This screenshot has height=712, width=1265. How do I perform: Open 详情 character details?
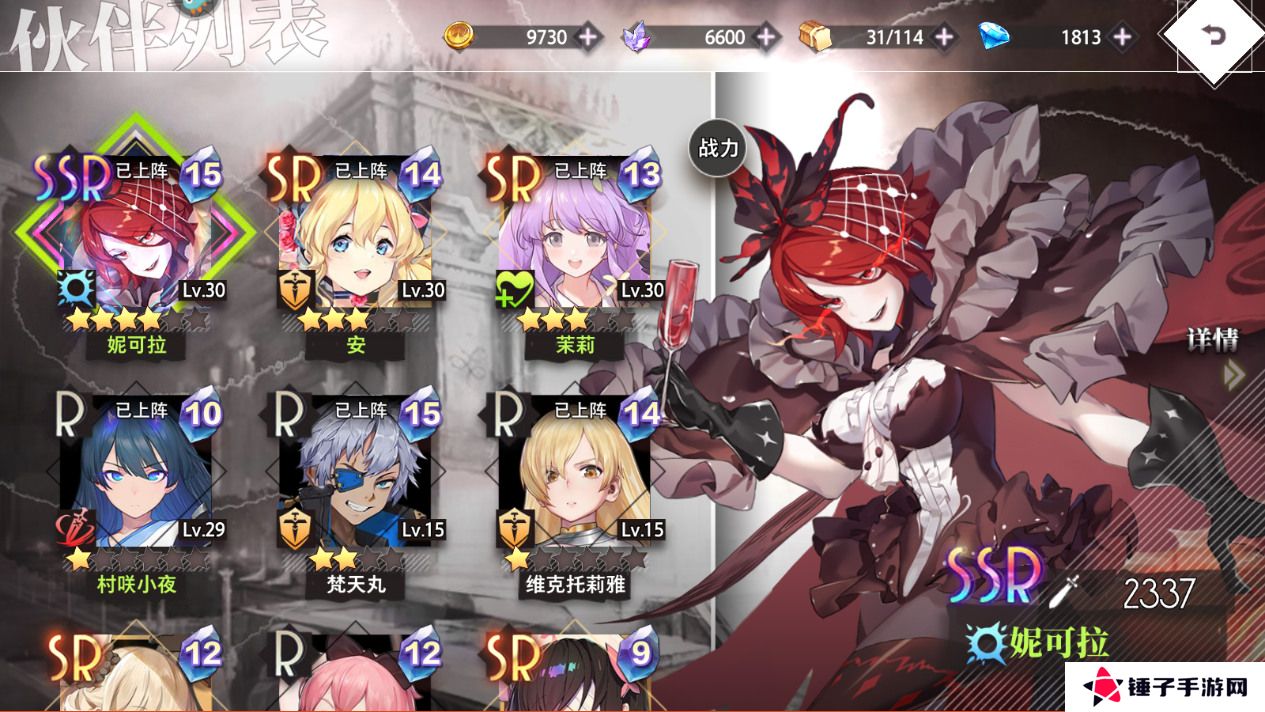click(1215, 355)
